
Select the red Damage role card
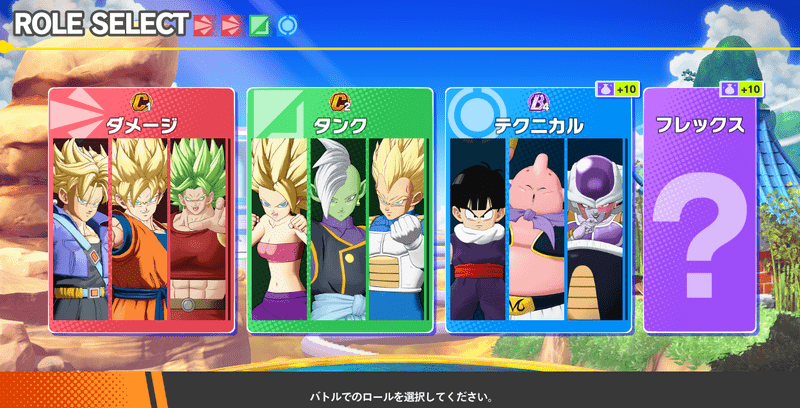point(141,210)
